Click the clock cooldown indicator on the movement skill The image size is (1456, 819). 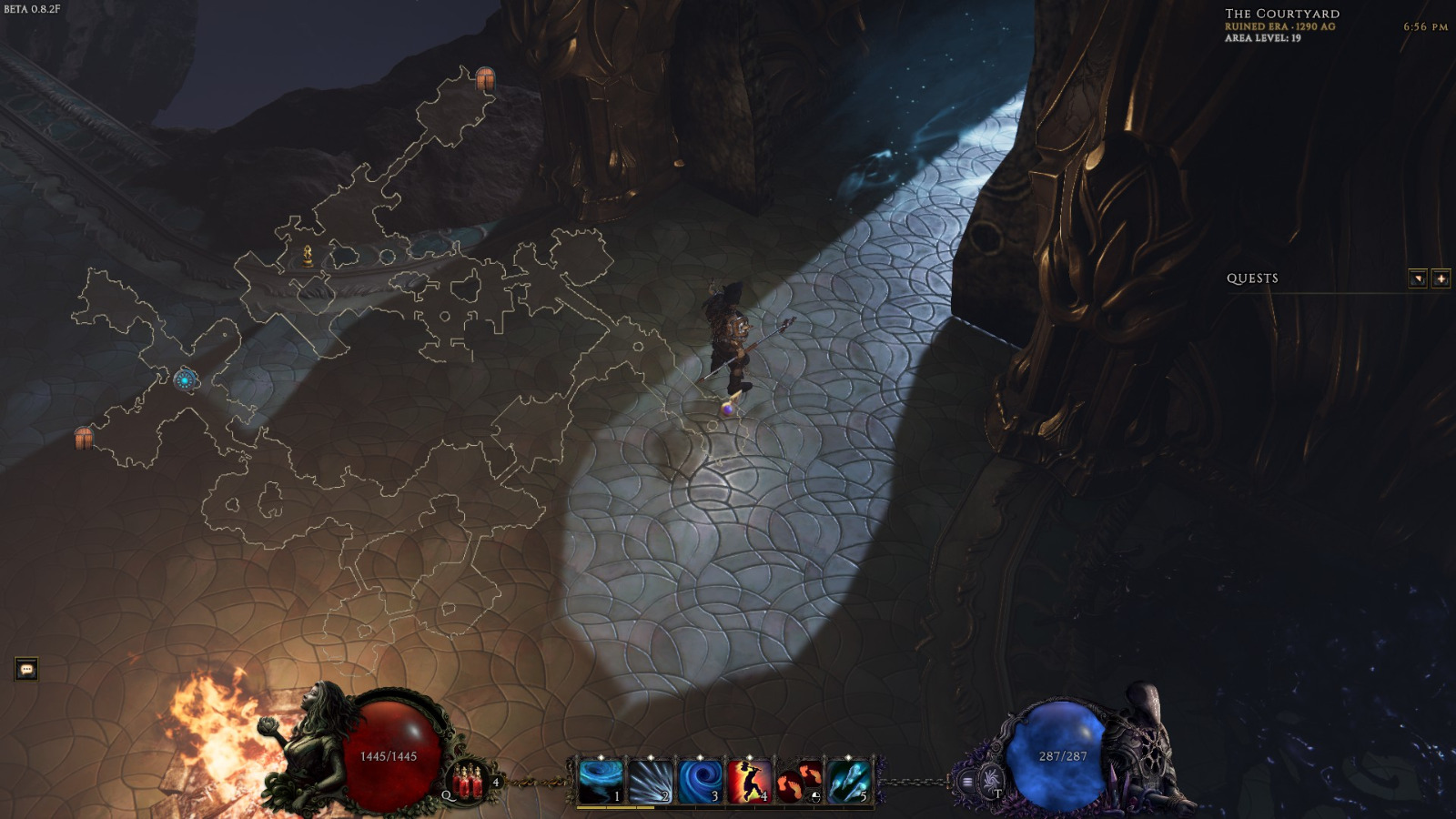click(x=816, y=798)
